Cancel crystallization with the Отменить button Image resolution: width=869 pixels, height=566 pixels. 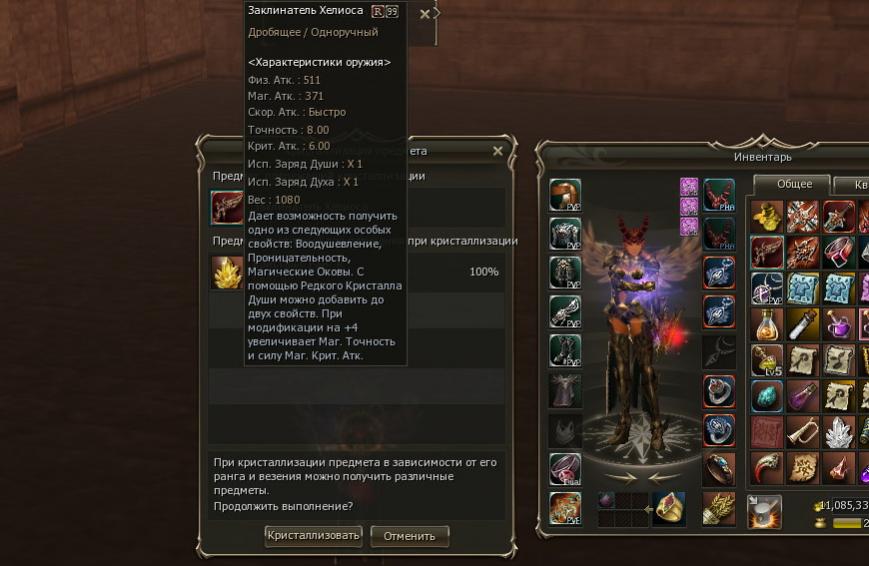pyautogui.click(x=409, y=536)
